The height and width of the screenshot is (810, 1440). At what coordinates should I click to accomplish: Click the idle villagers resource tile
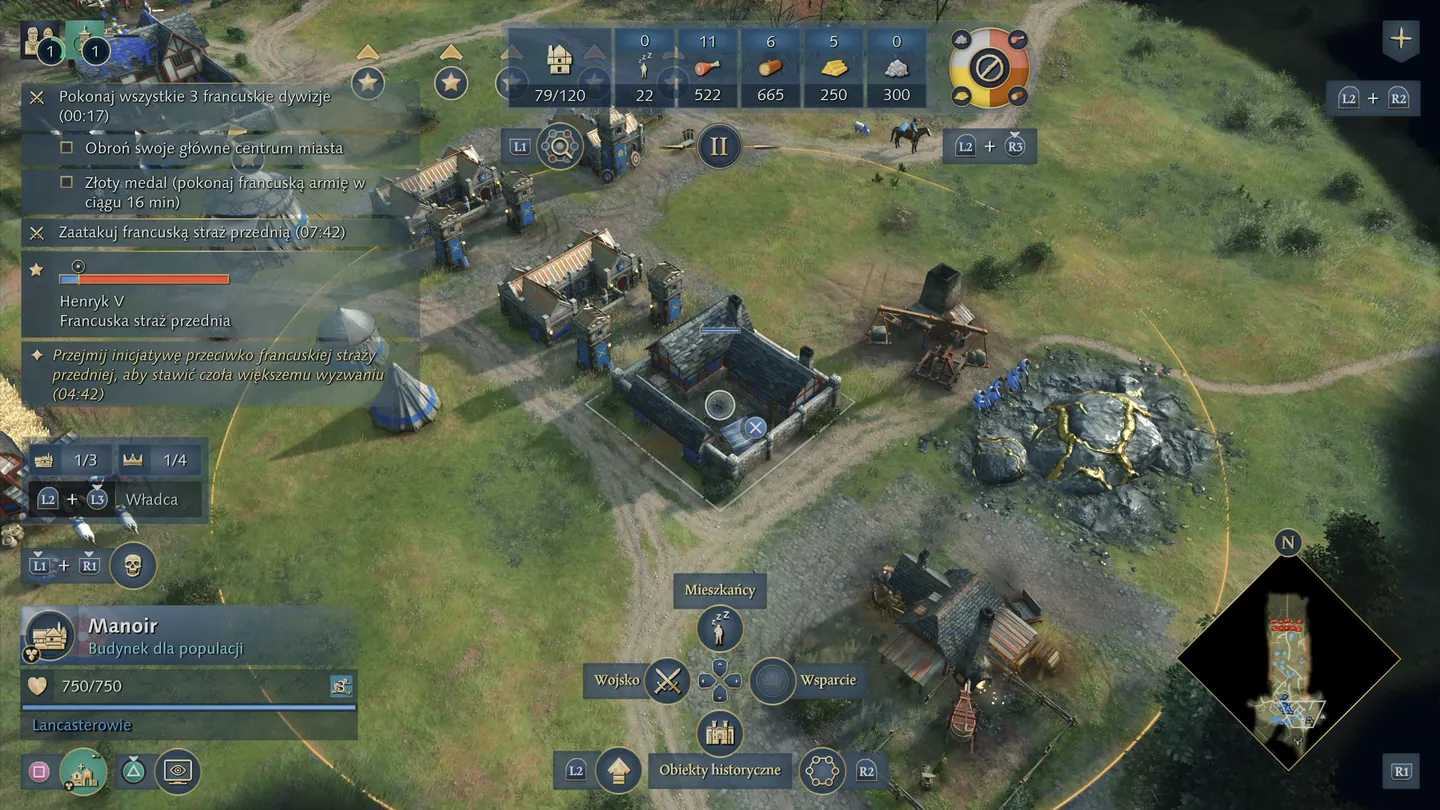click(x=644, y=68)
